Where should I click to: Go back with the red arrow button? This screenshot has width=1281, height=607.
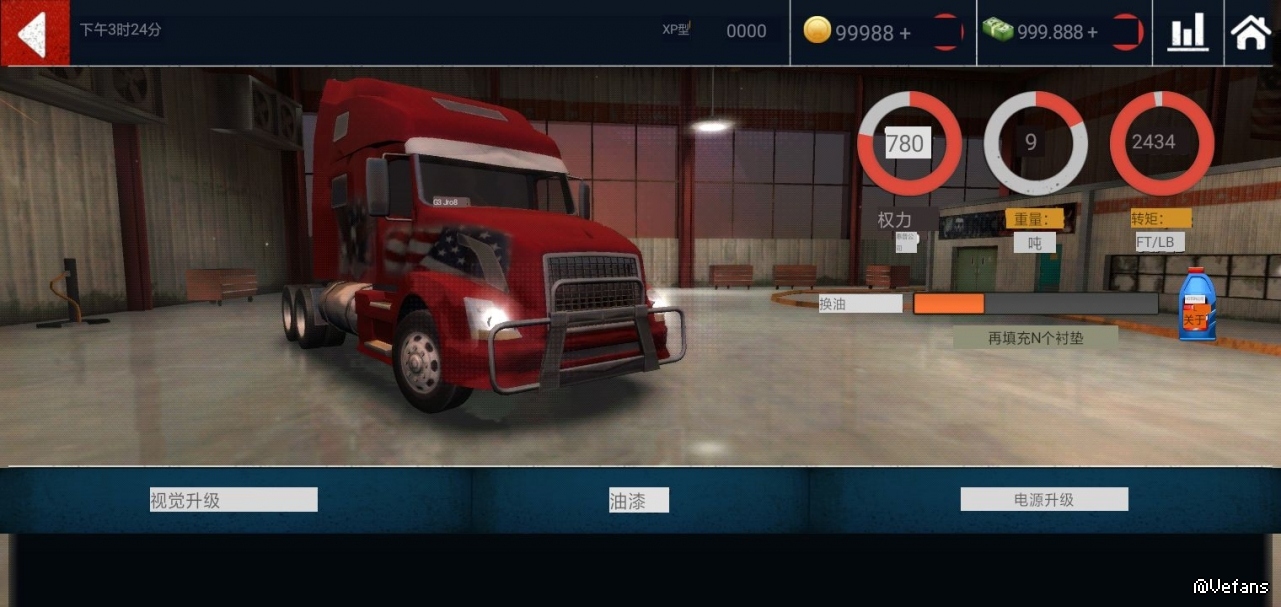(34, 33)
